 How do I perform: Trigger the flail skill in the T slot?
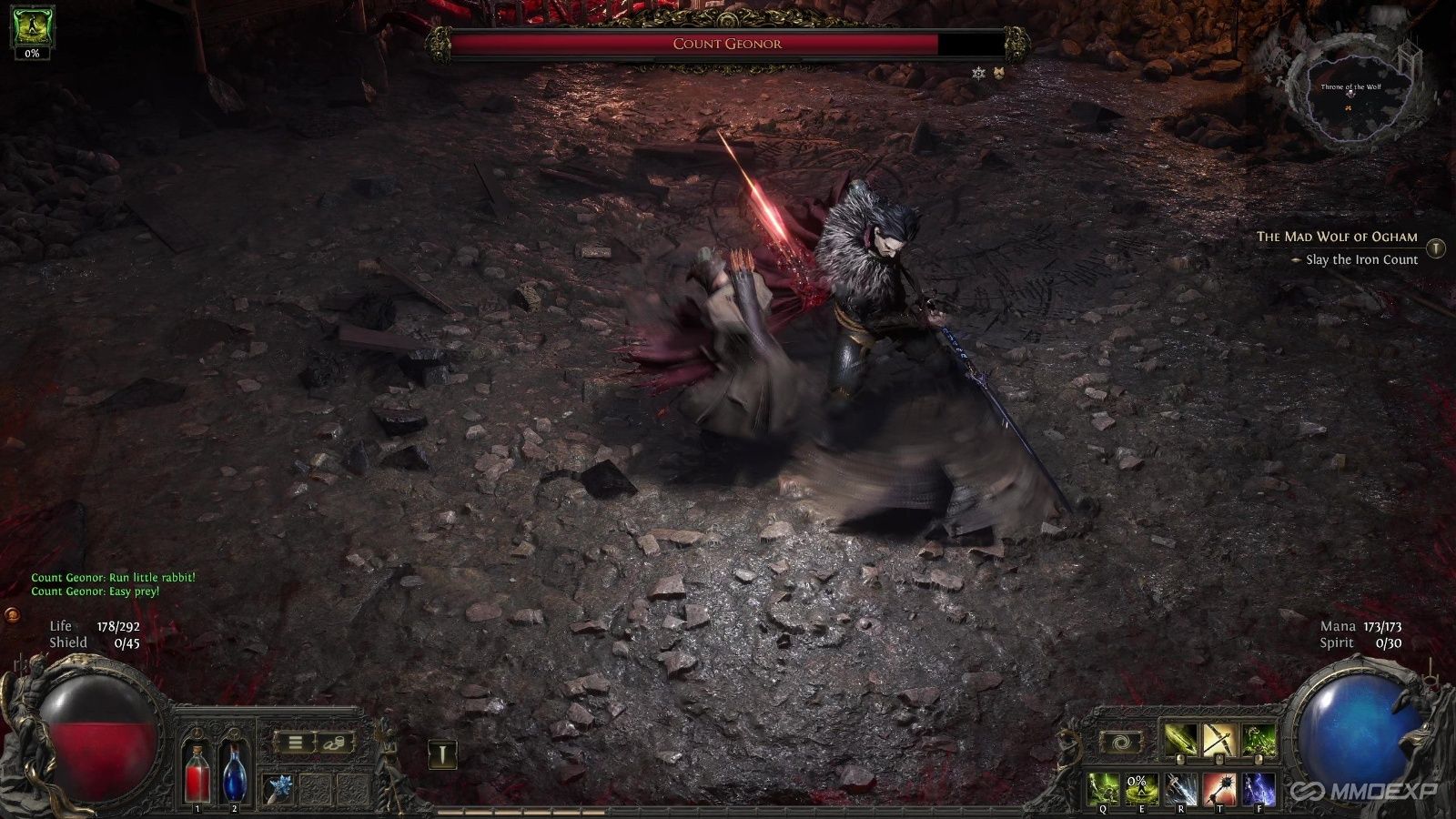click(1219, 788)
